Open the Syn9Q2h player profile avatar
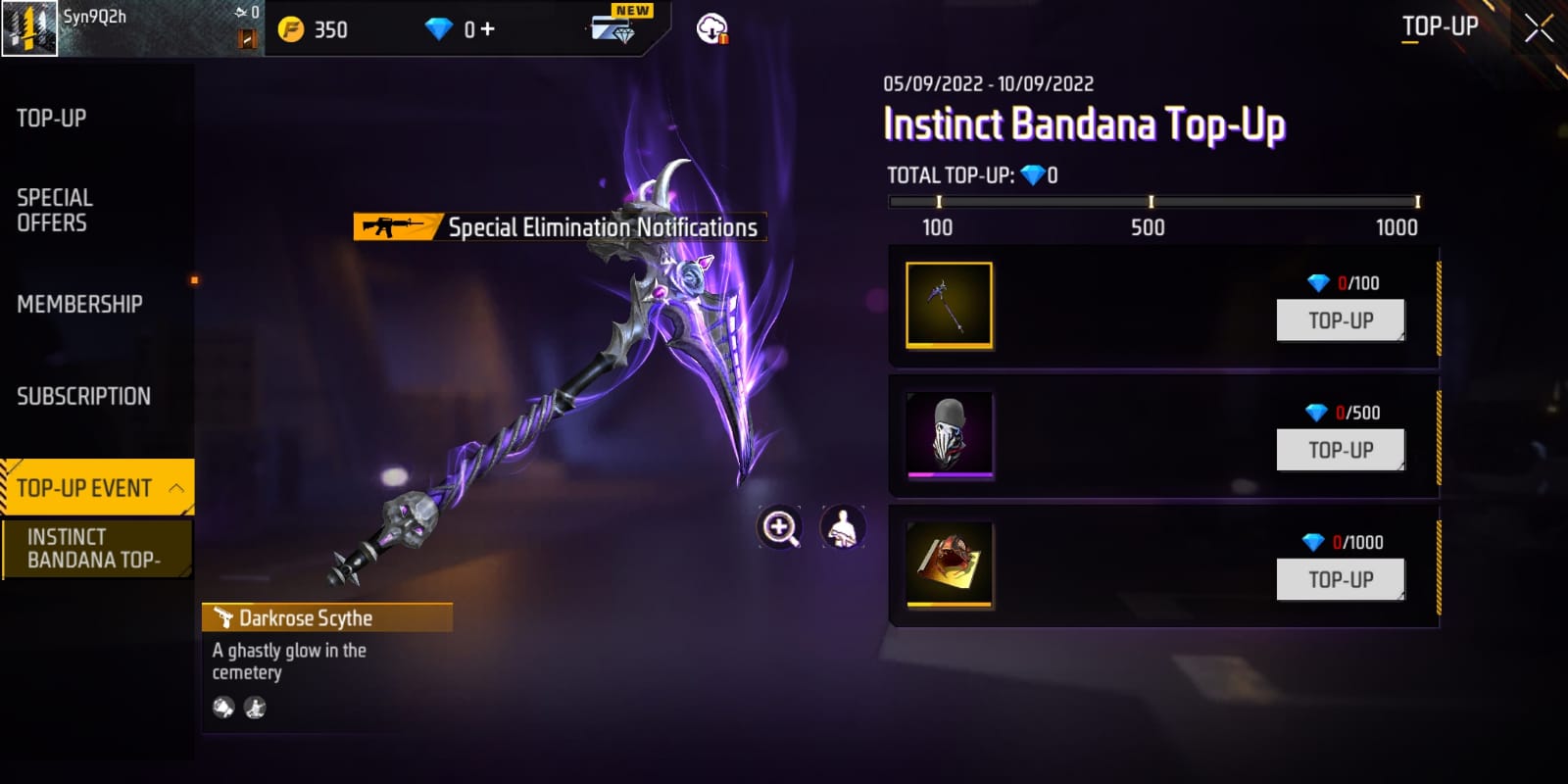 pyautogui.click(x=29, y=28)
